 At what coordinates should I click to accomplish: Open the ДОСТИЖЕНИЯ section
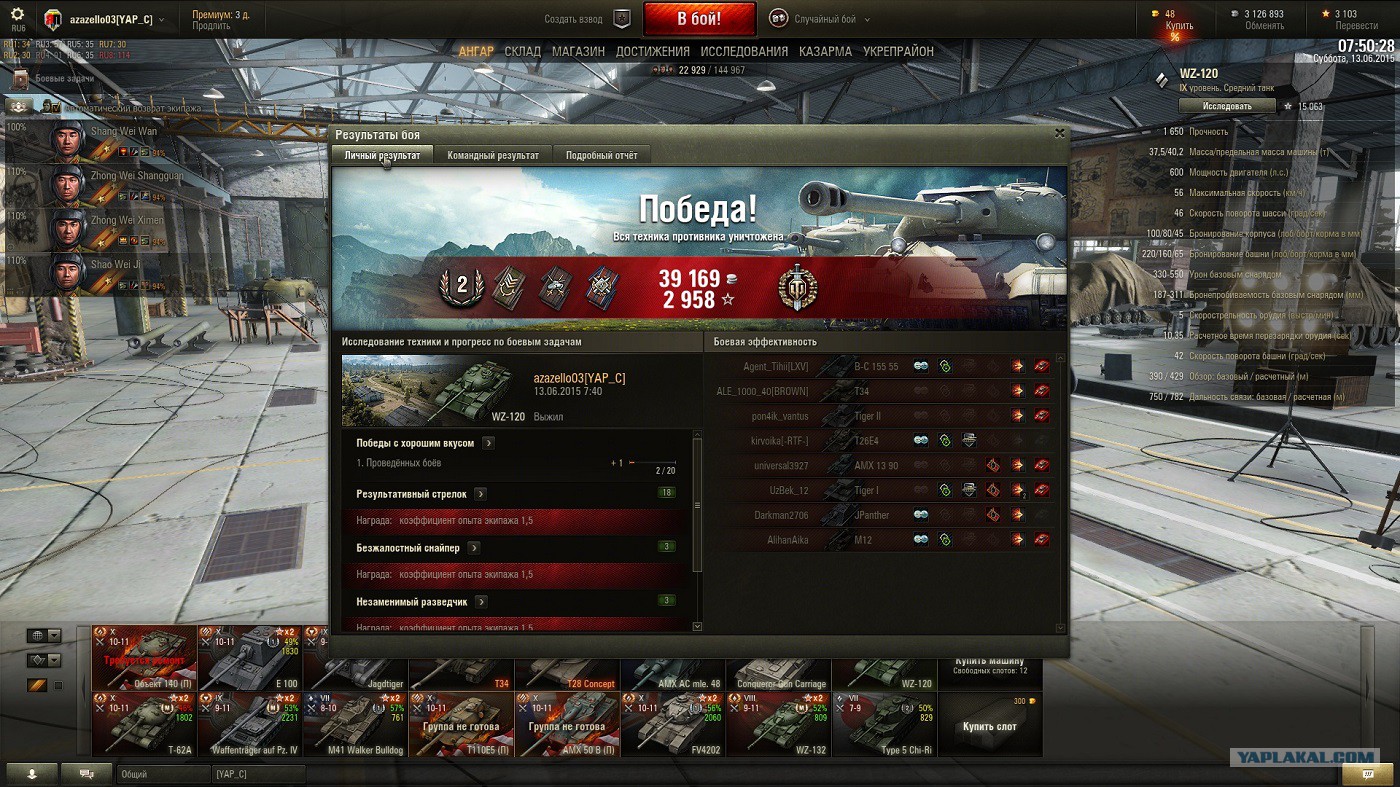coord(652,51)
